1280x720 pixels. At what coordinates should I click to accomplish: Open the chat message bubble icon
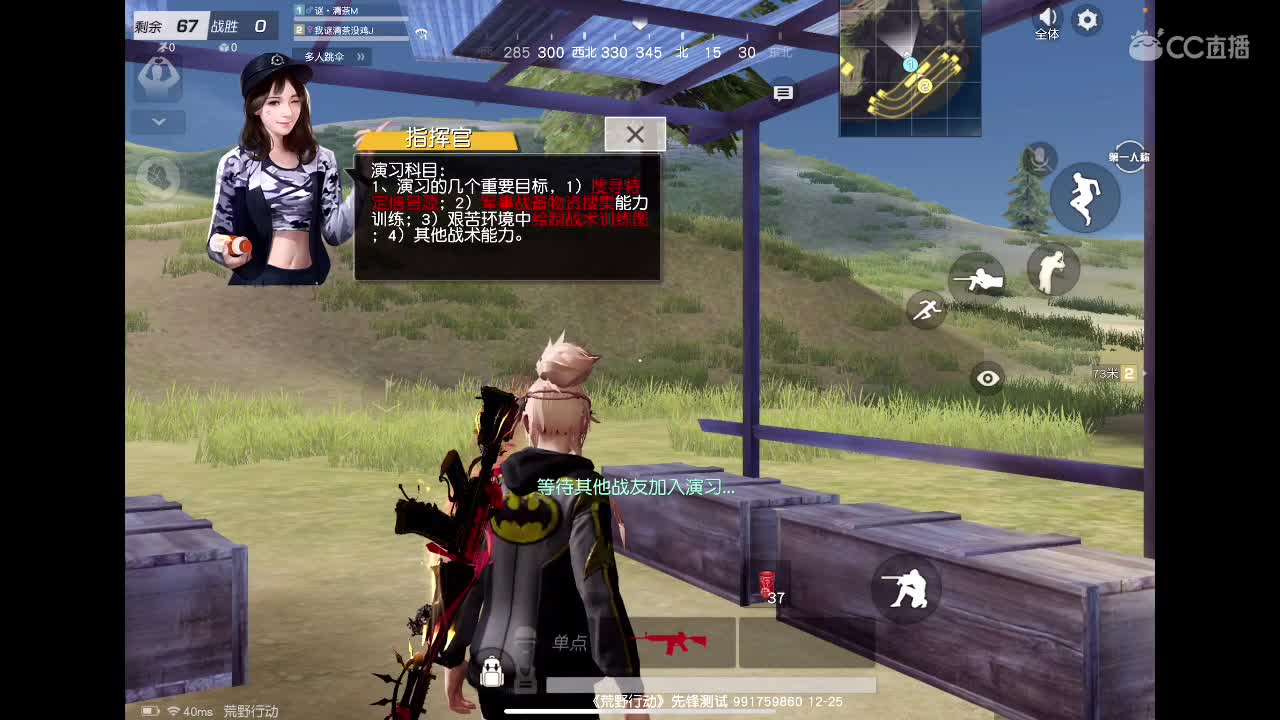click(x=784, y=92)
